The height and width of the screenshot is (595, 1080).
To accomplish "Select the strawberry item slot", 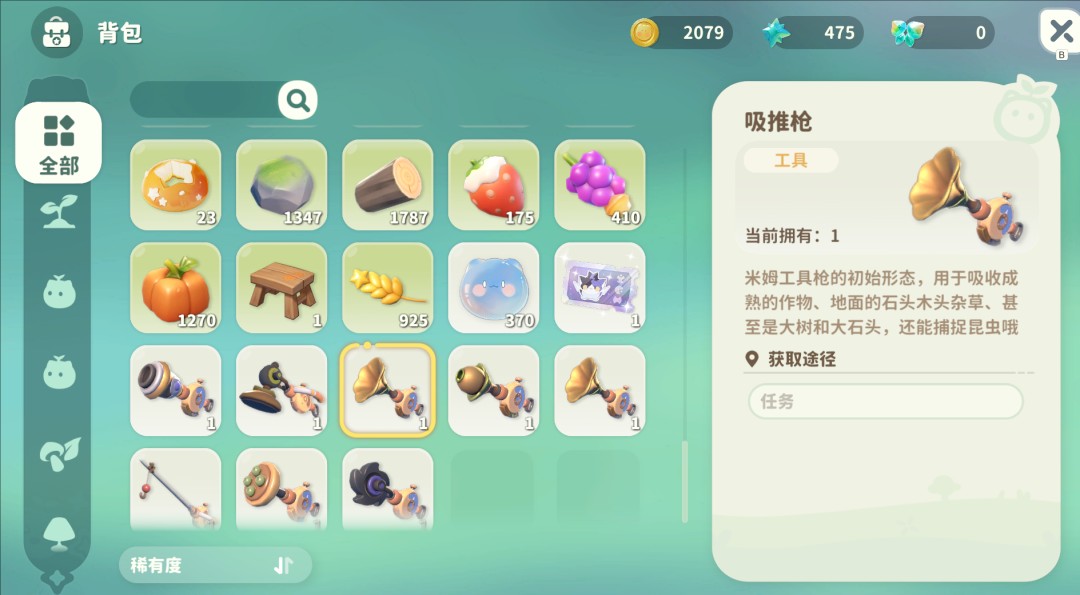I will click(x=494, y=185).
